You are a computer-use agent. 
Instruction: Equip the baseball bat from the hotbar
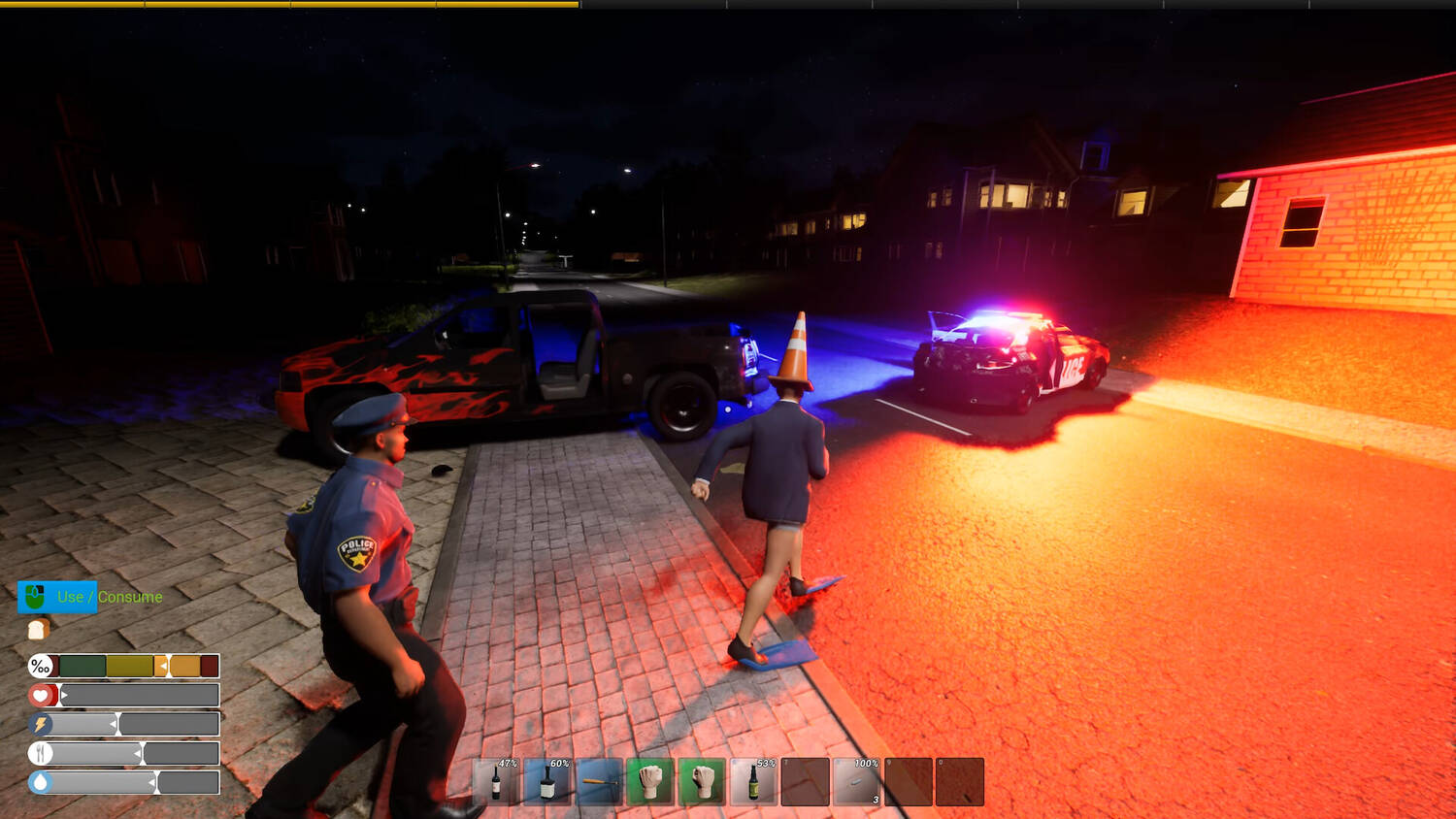point(599,782)
